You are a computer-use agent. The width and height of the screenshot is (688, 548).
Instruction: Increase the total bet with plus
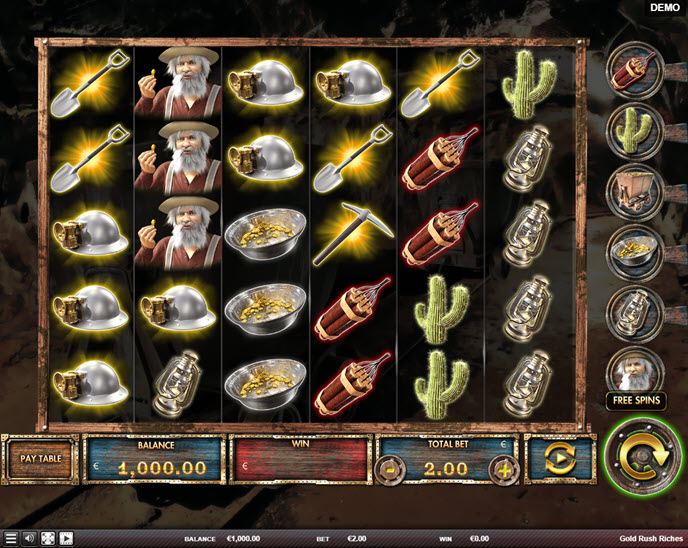[505, 468]
